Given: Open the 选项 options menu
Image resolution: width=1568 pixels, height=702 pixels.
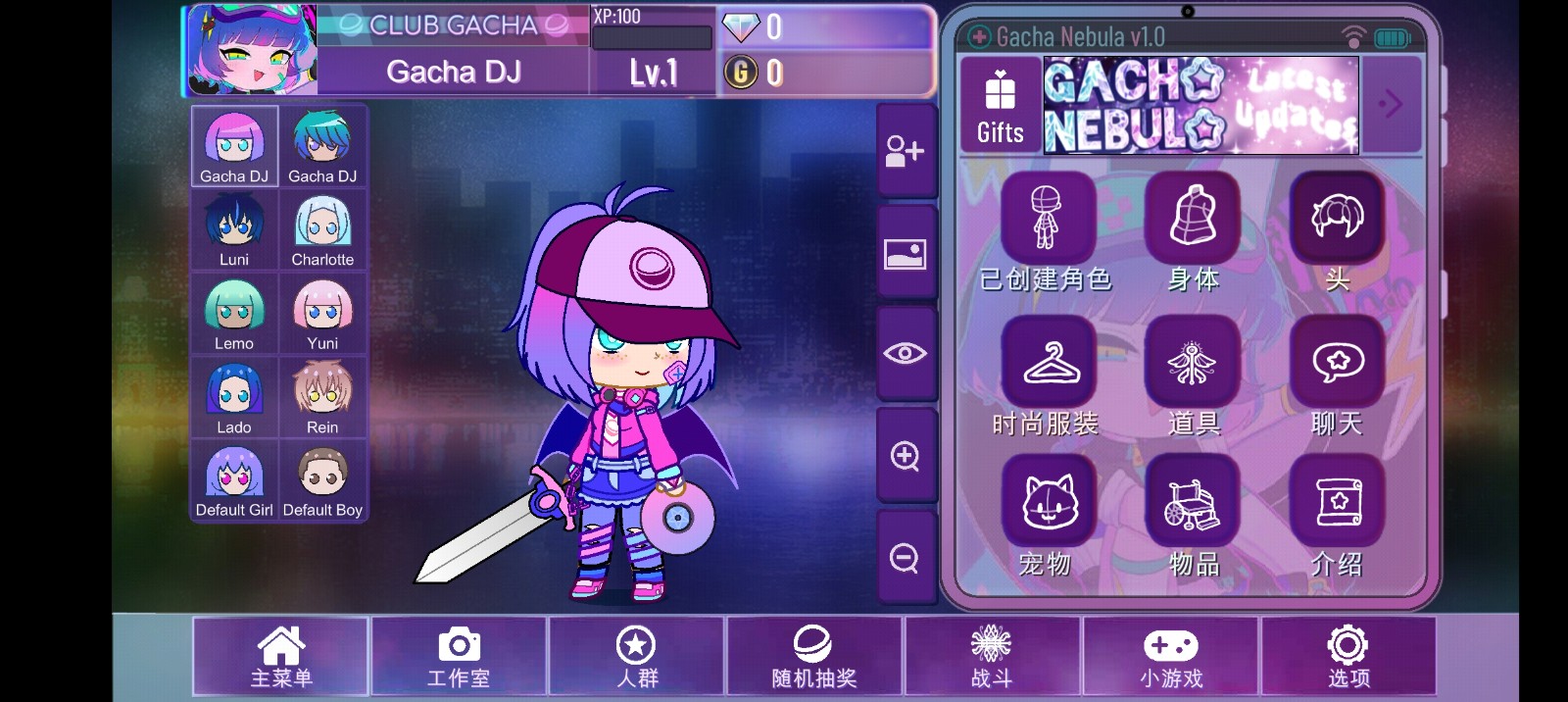Looking at the screenshot, I should point(1348,657).
